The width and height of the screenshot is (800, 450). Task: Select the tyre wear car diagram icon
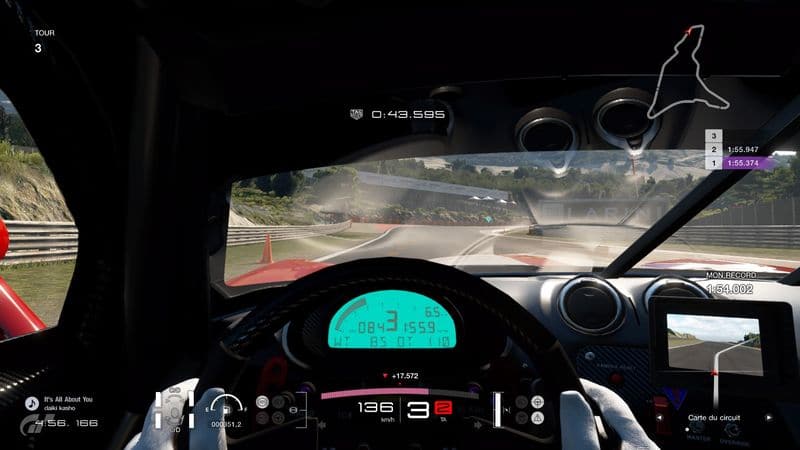pos(174,412)
